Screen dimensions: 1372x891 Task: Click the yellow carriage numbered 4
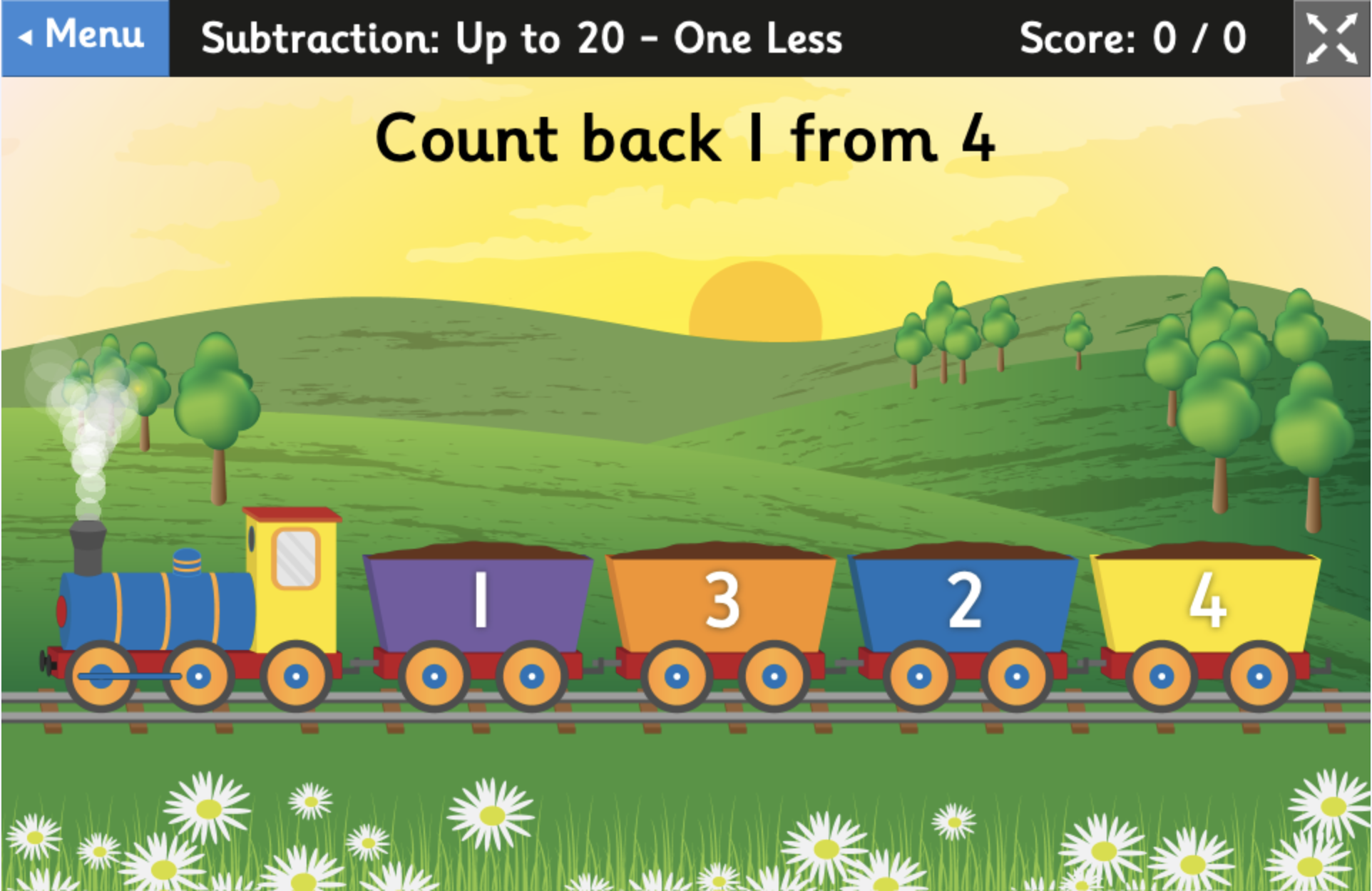1206,602
